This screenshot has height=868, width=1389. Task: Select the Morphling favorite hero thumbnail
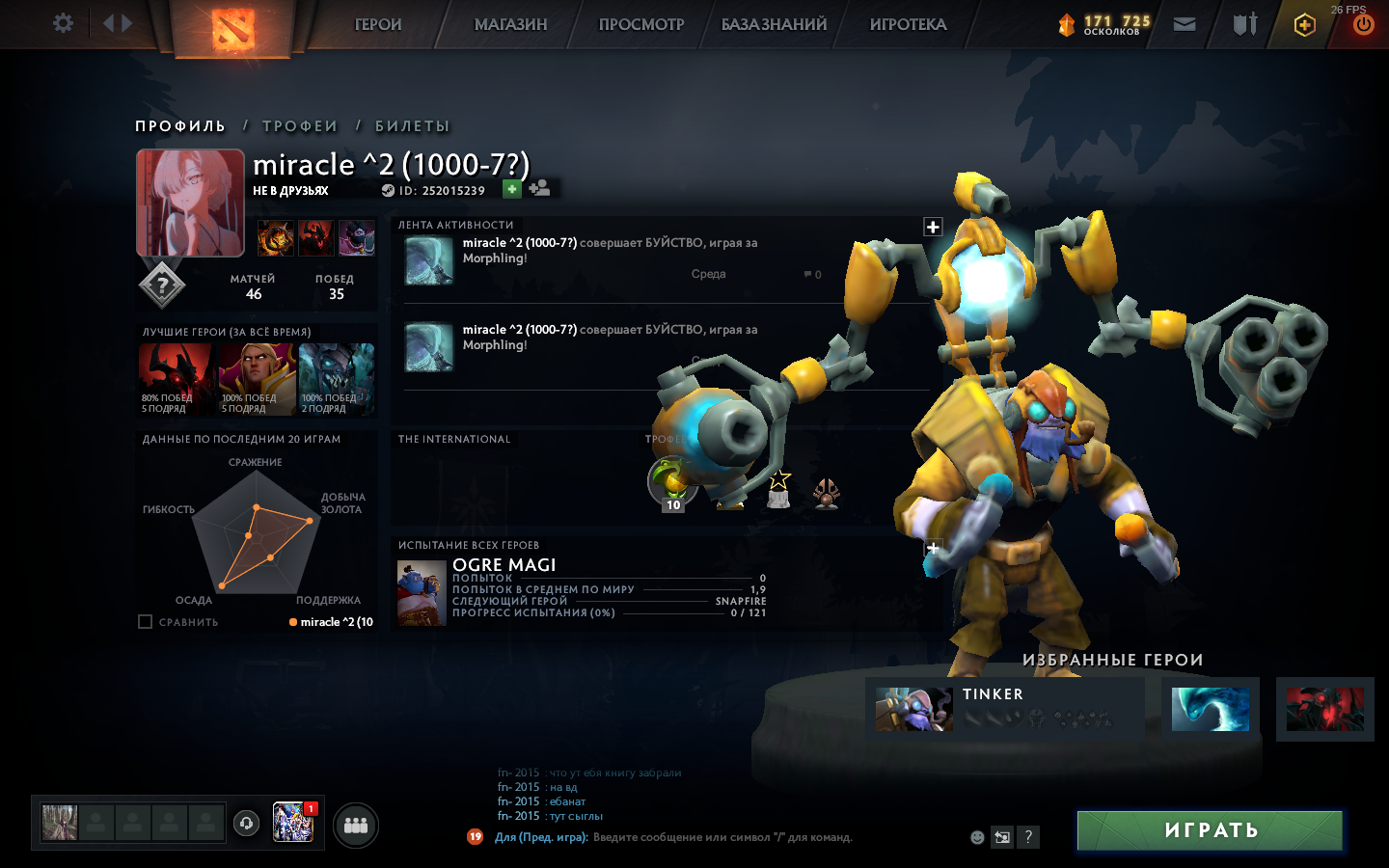1210,710
